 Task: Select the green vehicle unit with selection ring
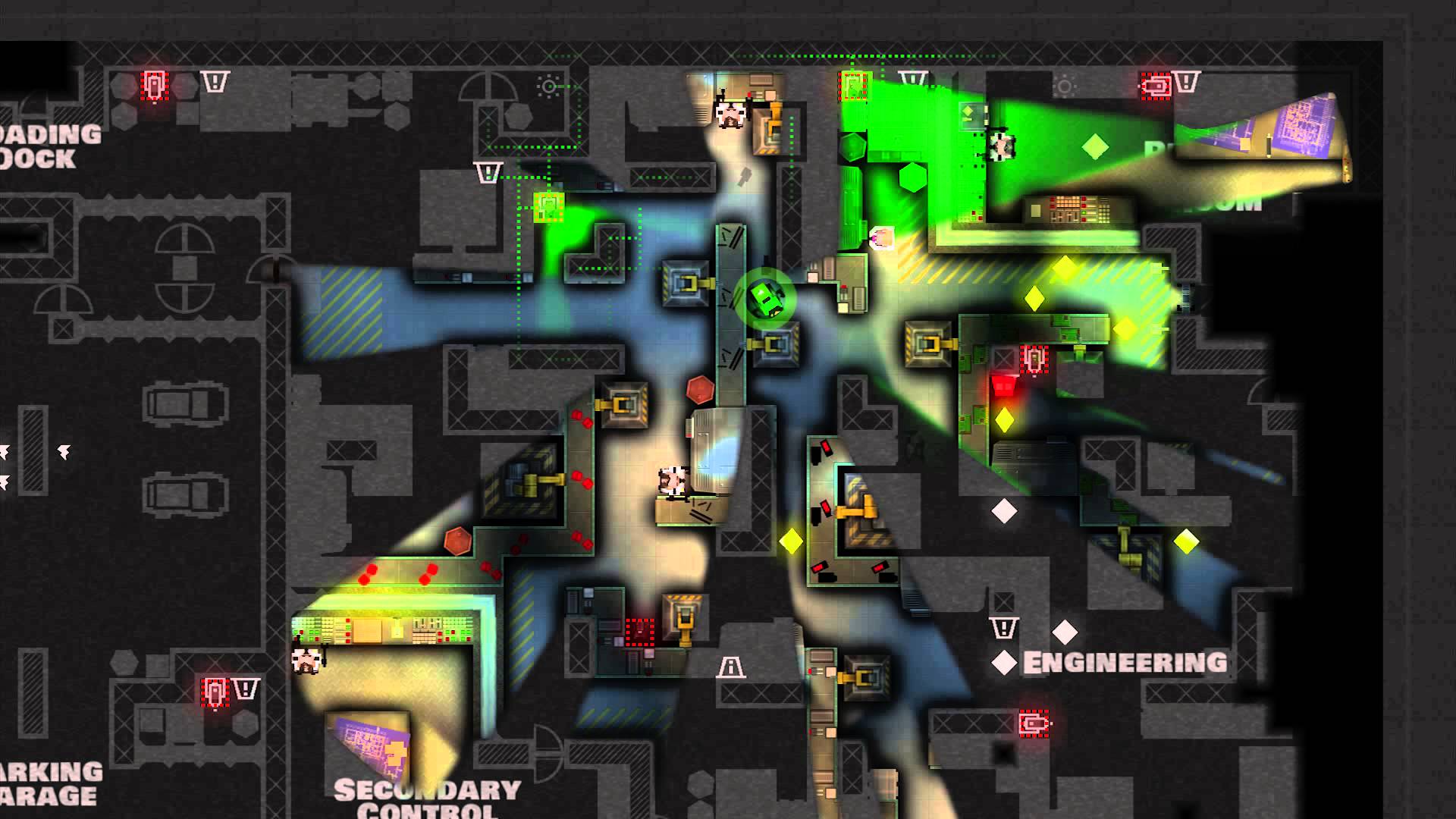[765, 298]
